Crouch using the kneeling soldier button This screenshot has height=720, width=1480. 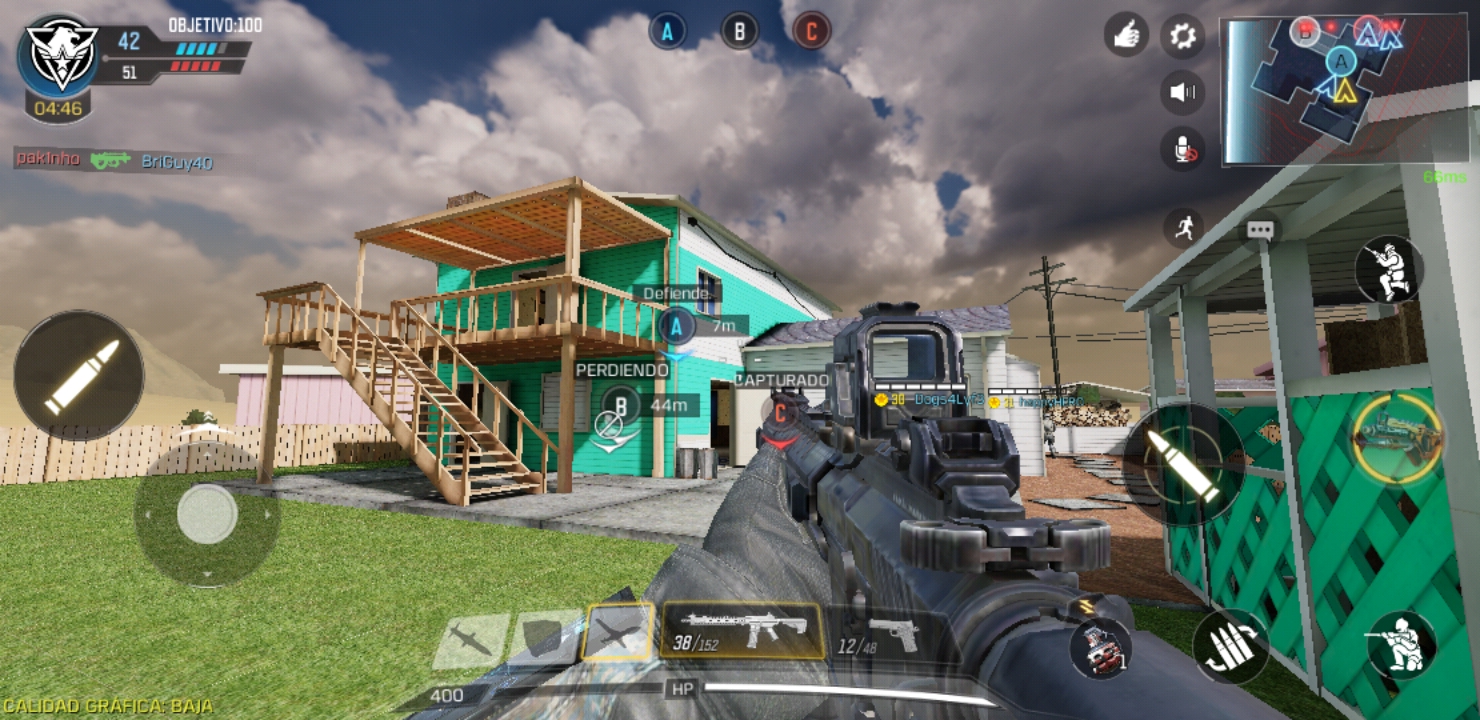[1400, 645]
